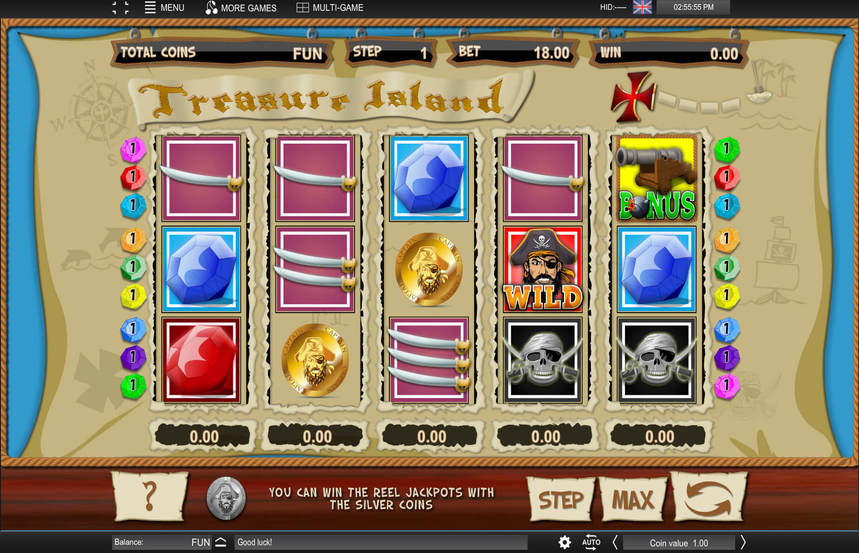The width and height of the screenshot is (859, 553).
Task: Spin the reels with the arrows button
Action: [x=709, y=497]
